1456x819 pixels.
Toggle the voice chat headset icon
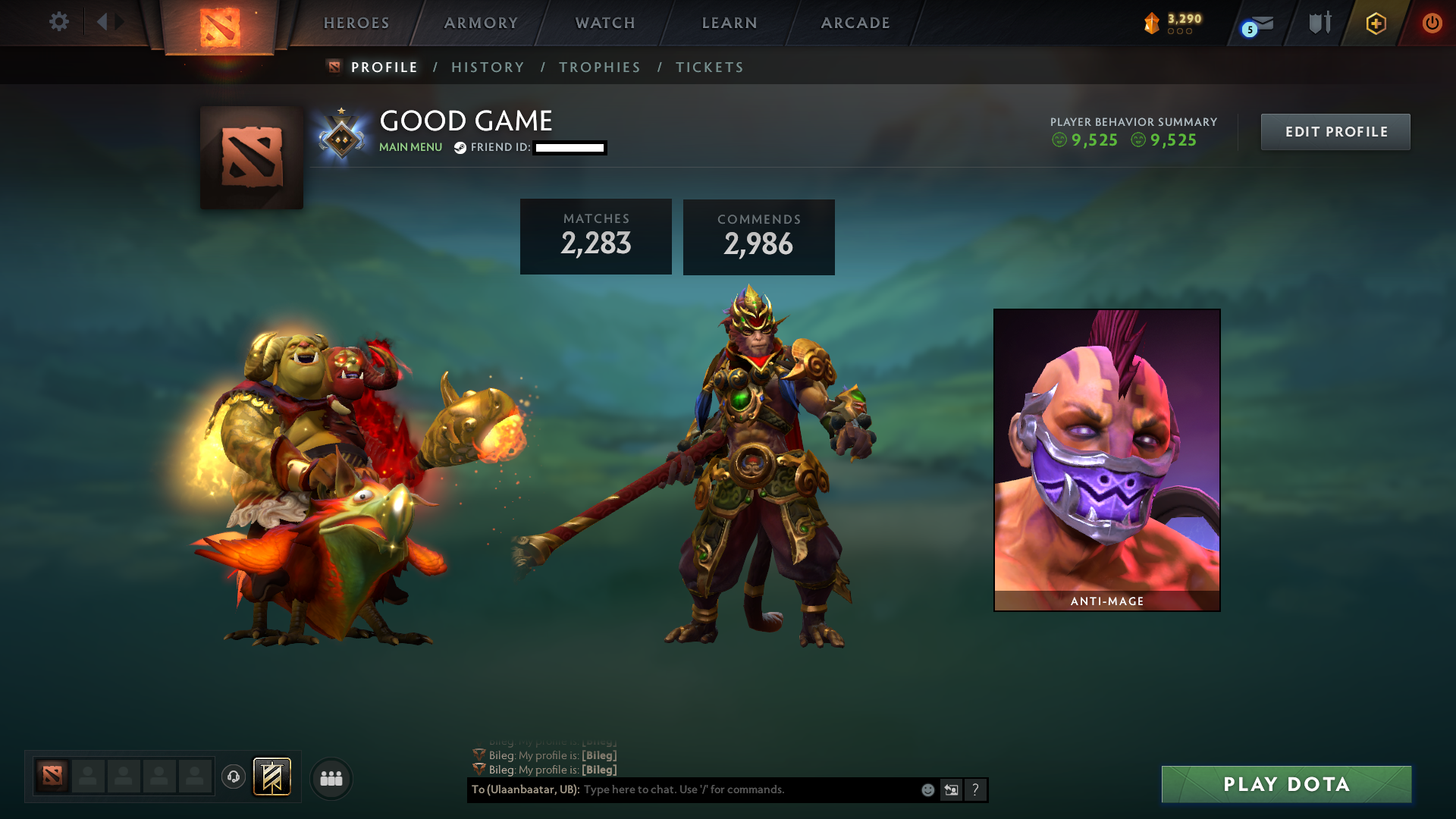pyautogui.click(x=234, y=777)
